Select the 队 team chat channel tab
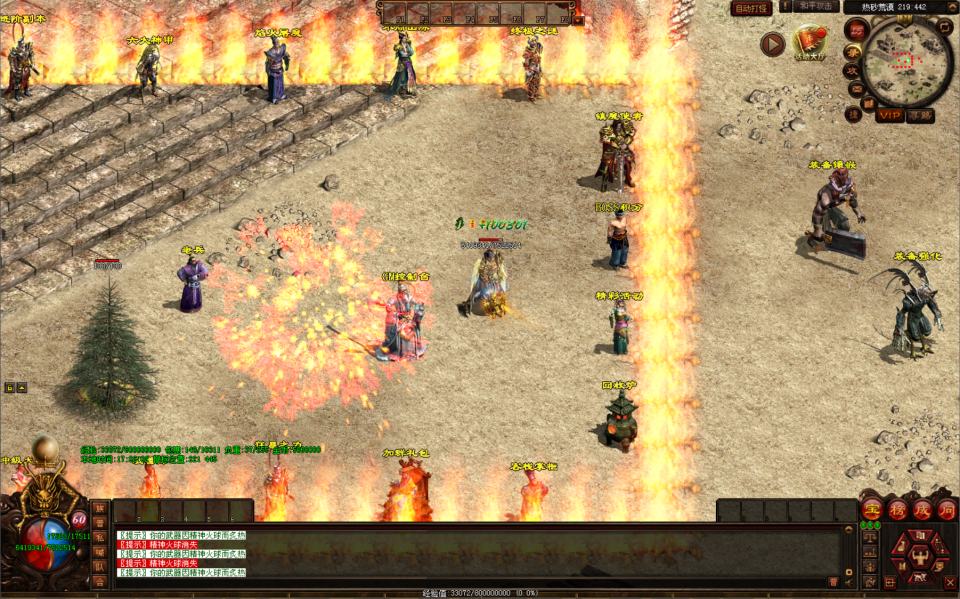The height and width of the screenshot is (599, 960). pyautogui.click(x=99, y=566)
